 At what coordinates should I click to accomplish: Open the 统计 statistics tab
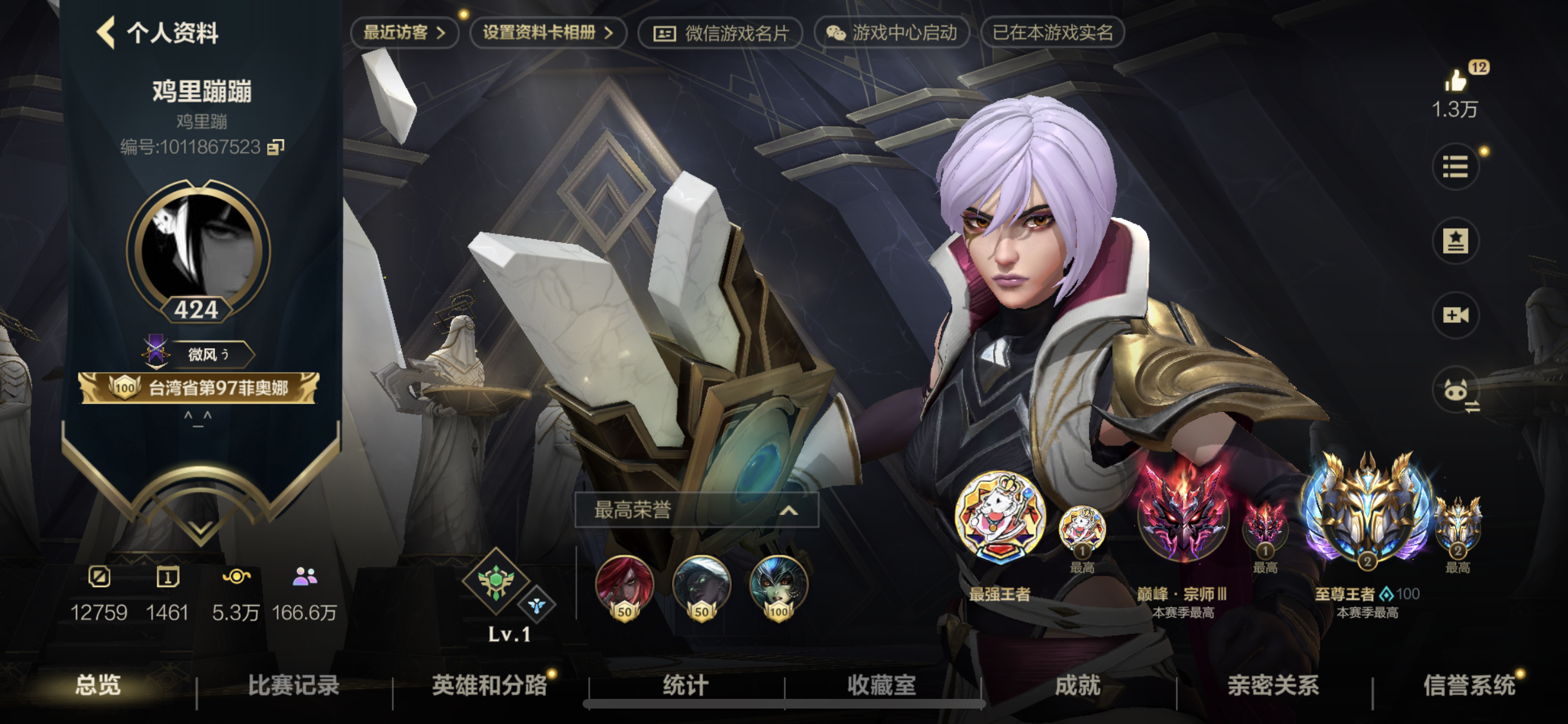(x=686, y=685)
